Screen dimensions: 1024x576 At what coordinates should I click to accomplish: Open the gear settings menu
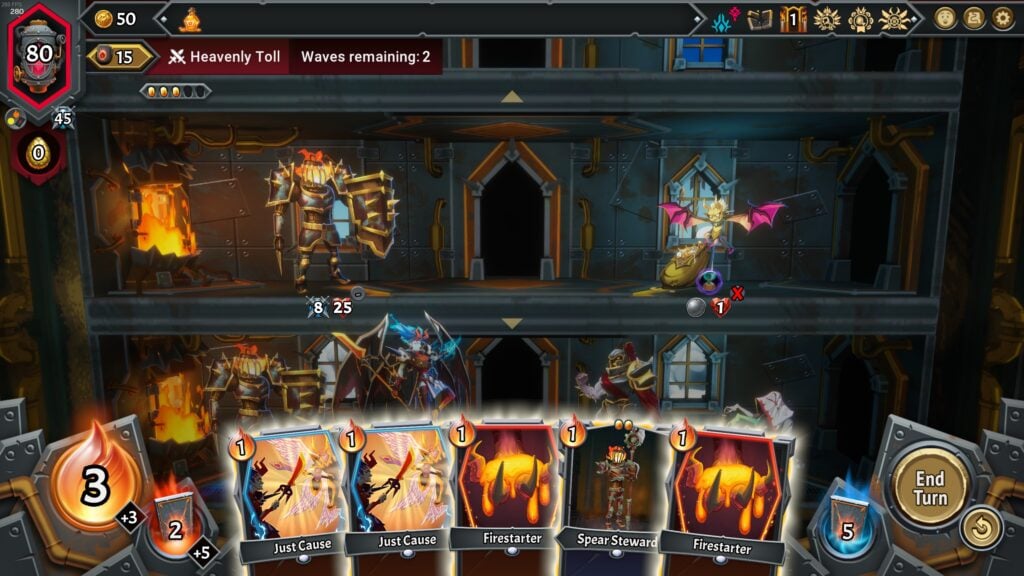(1002, 18)
